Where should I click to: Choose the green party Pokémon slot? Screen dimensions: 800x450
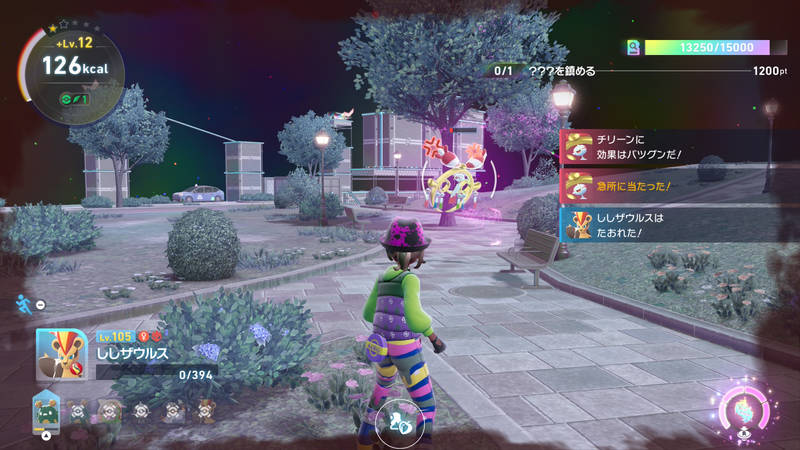(47, 410)
